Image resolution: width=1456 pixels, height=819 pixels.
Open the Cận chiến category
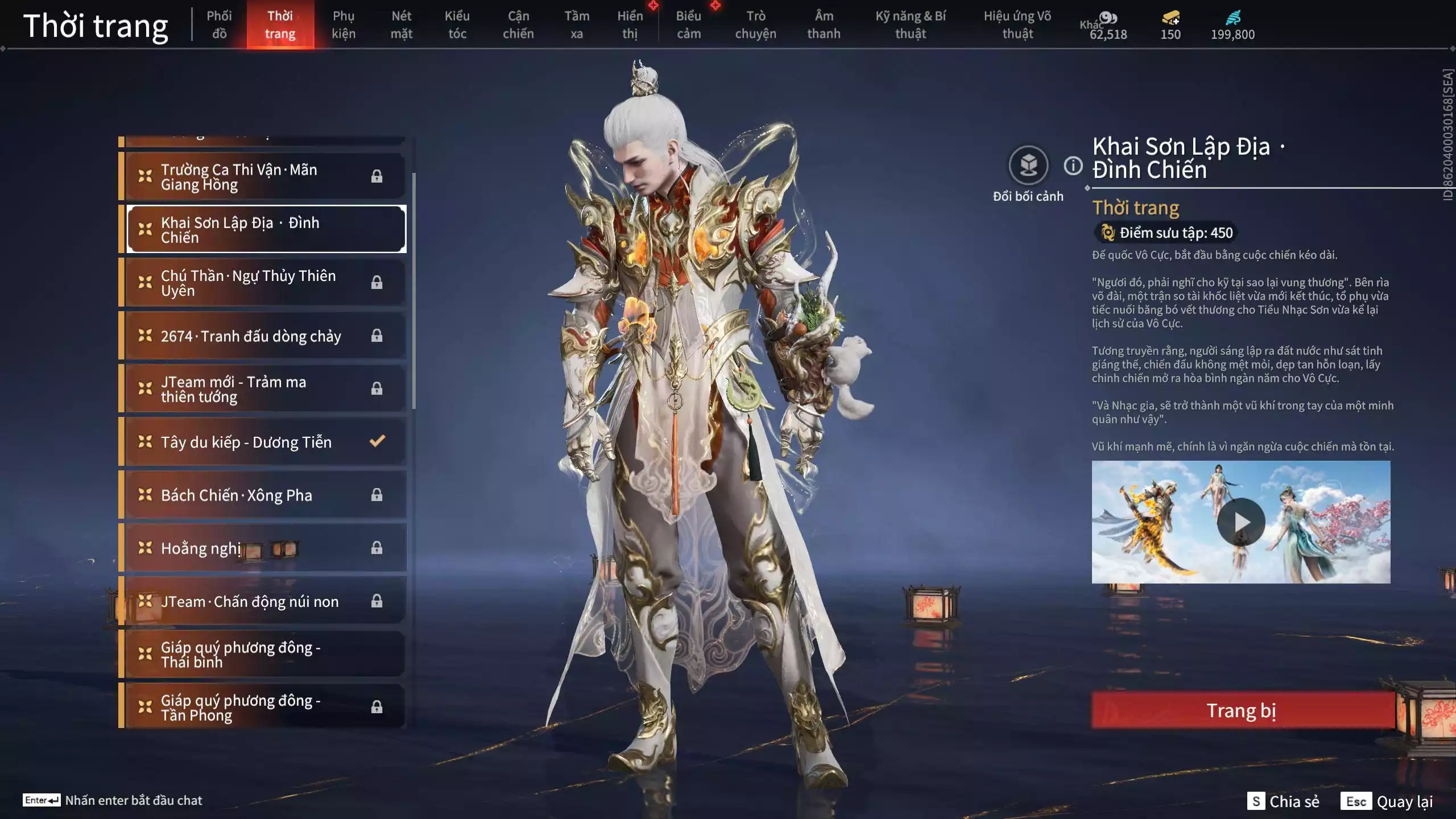coord(518,24)
